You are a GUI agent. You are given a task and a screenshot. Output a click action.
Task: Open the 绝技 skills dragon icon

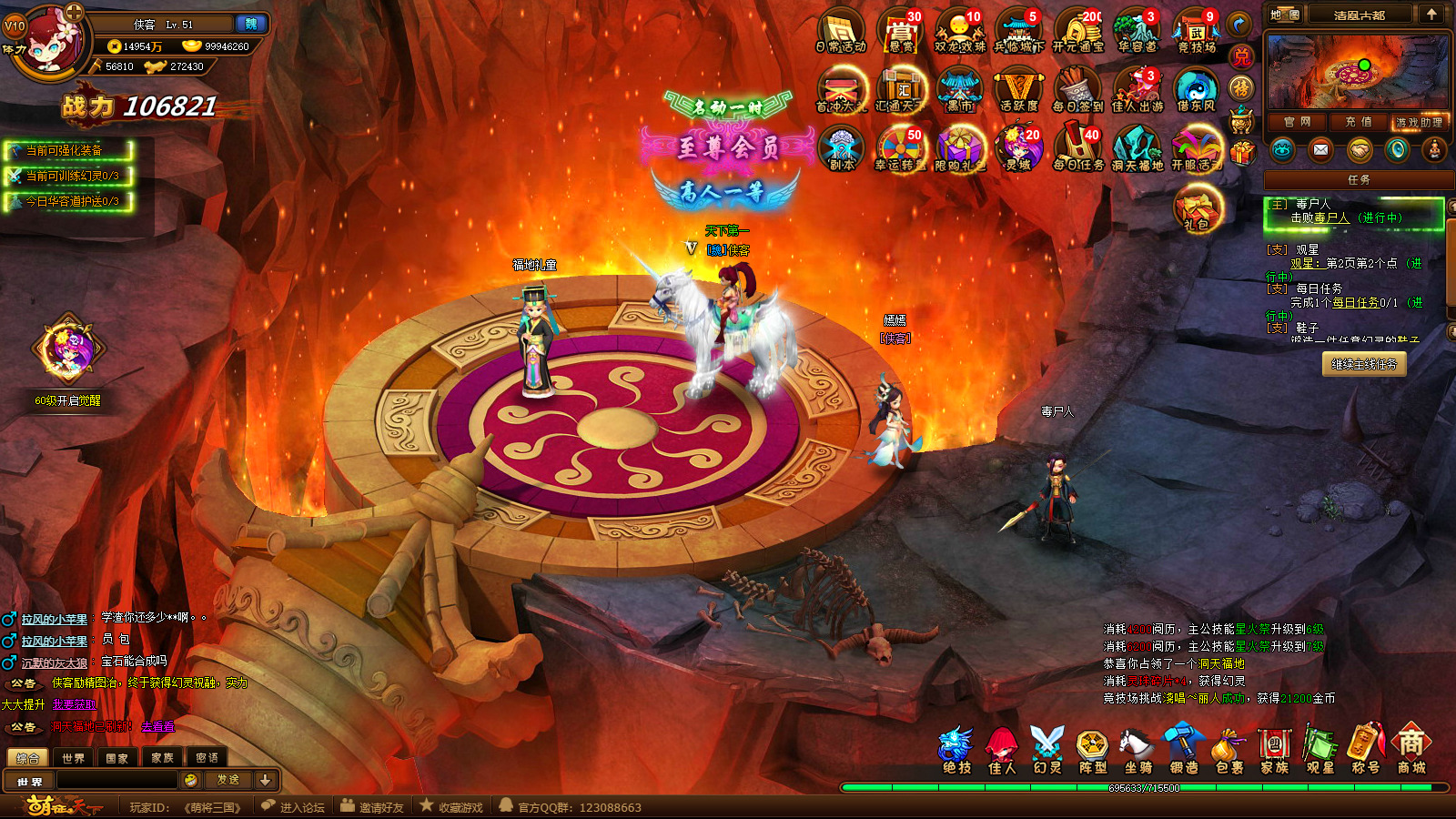pyautogui.click(x=956, y=752)
